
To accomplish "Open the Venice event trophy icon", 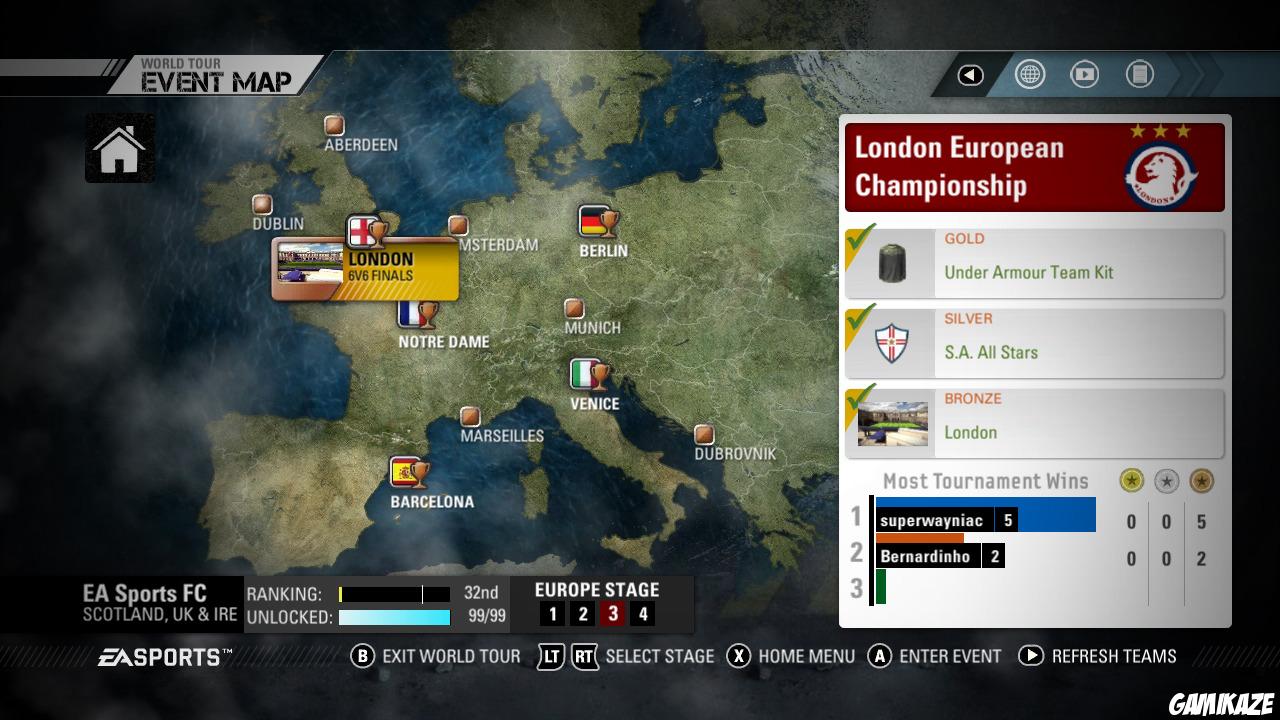I will pyautogui.click(x=591, y=375).
